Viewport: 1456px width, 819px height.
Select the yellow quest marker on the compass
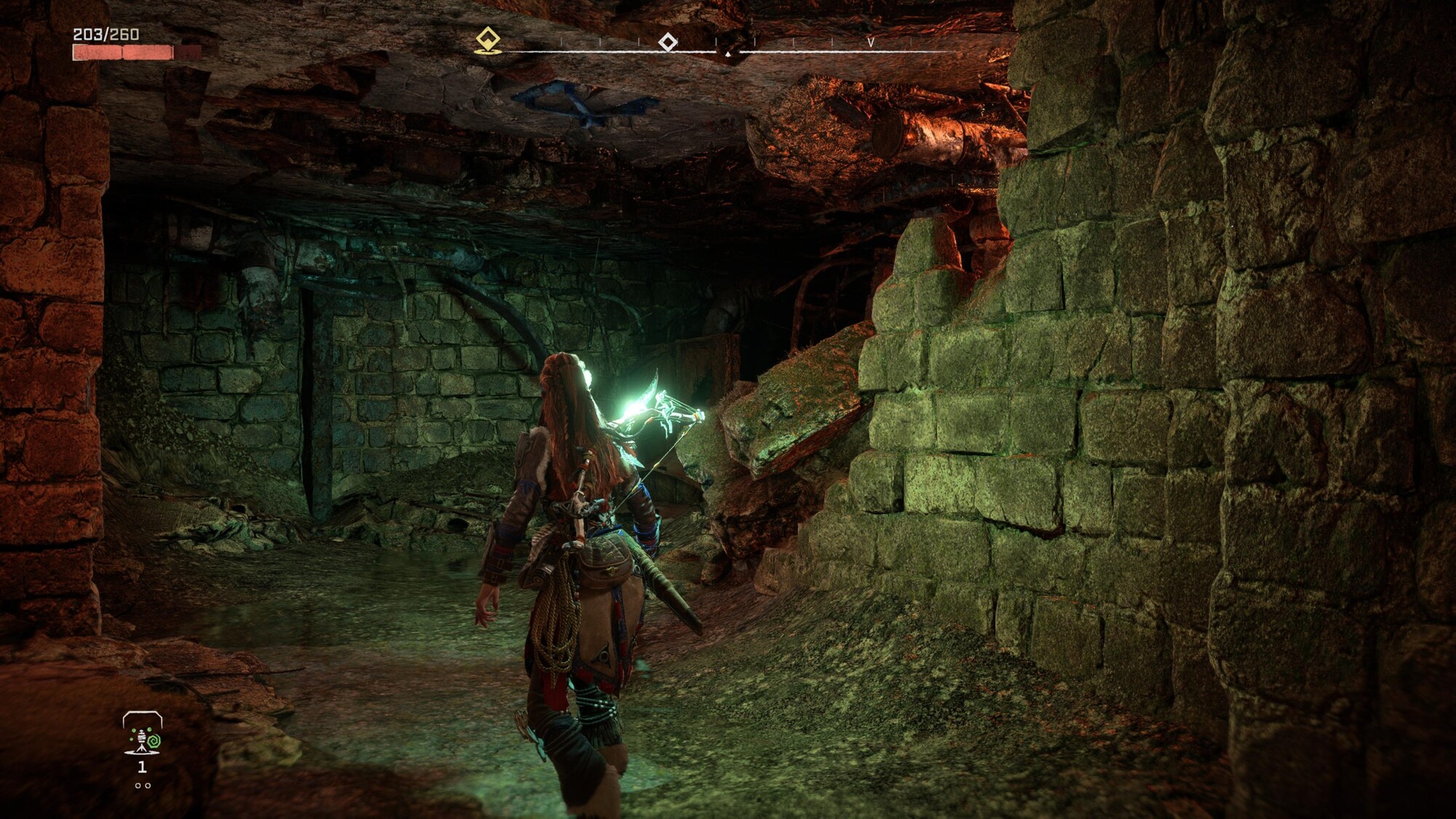[487, 39]
